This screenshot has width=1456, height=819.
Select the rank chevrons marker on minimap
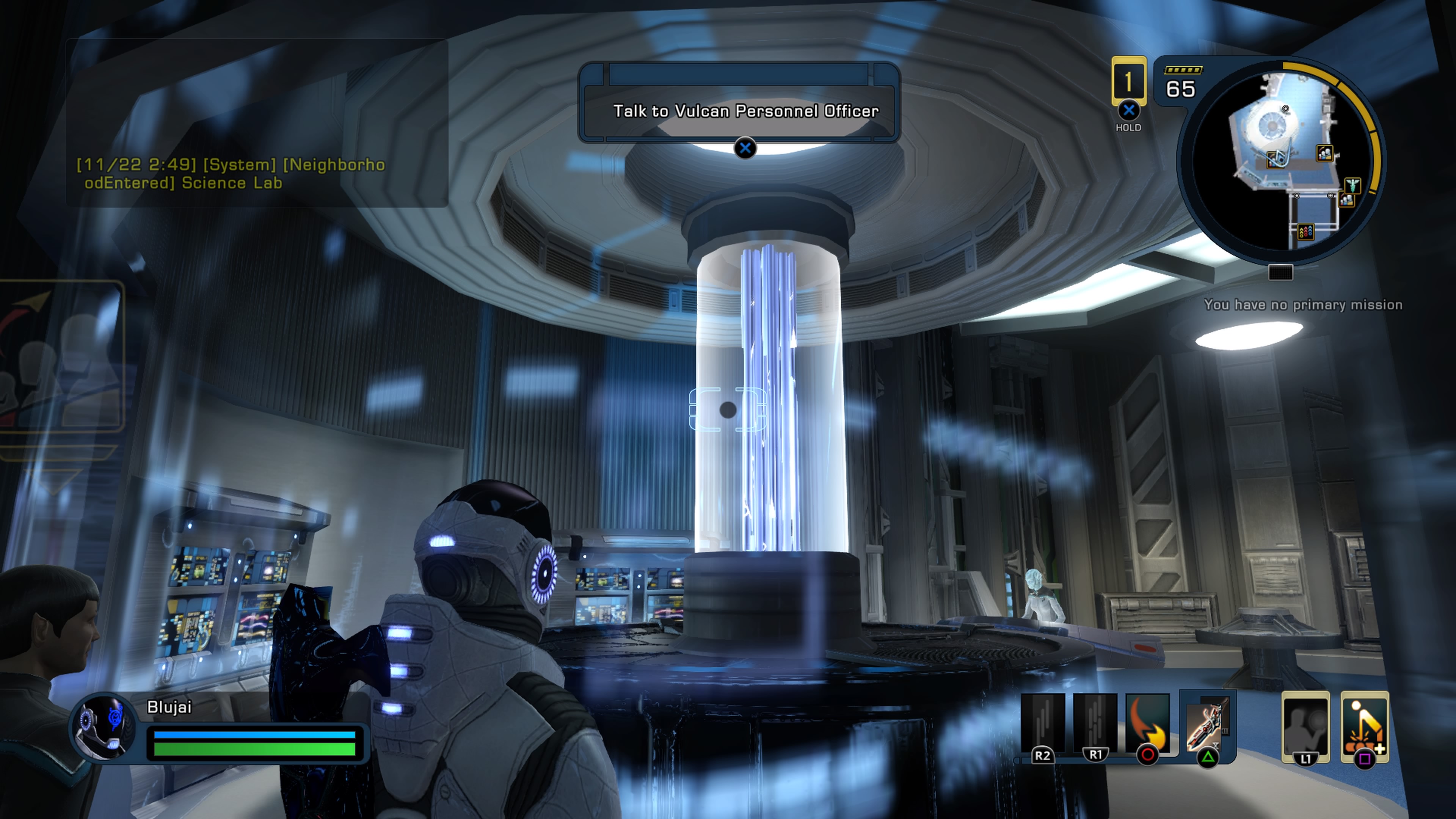point(1305,231)
